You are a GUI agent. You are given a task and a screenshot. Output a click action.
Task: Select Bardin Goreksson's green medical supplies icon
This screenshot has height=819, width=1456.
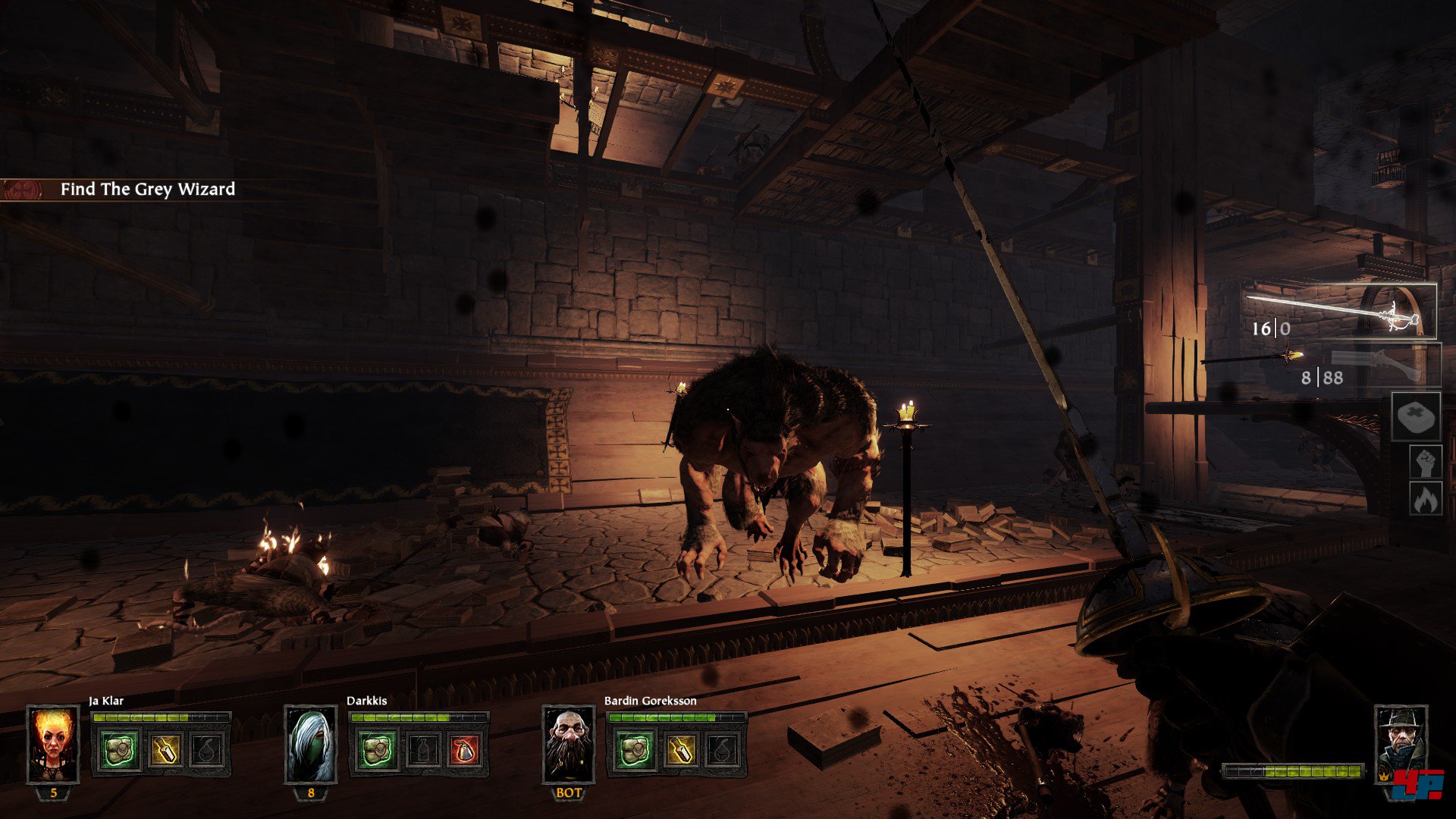(x=635, y=750)
